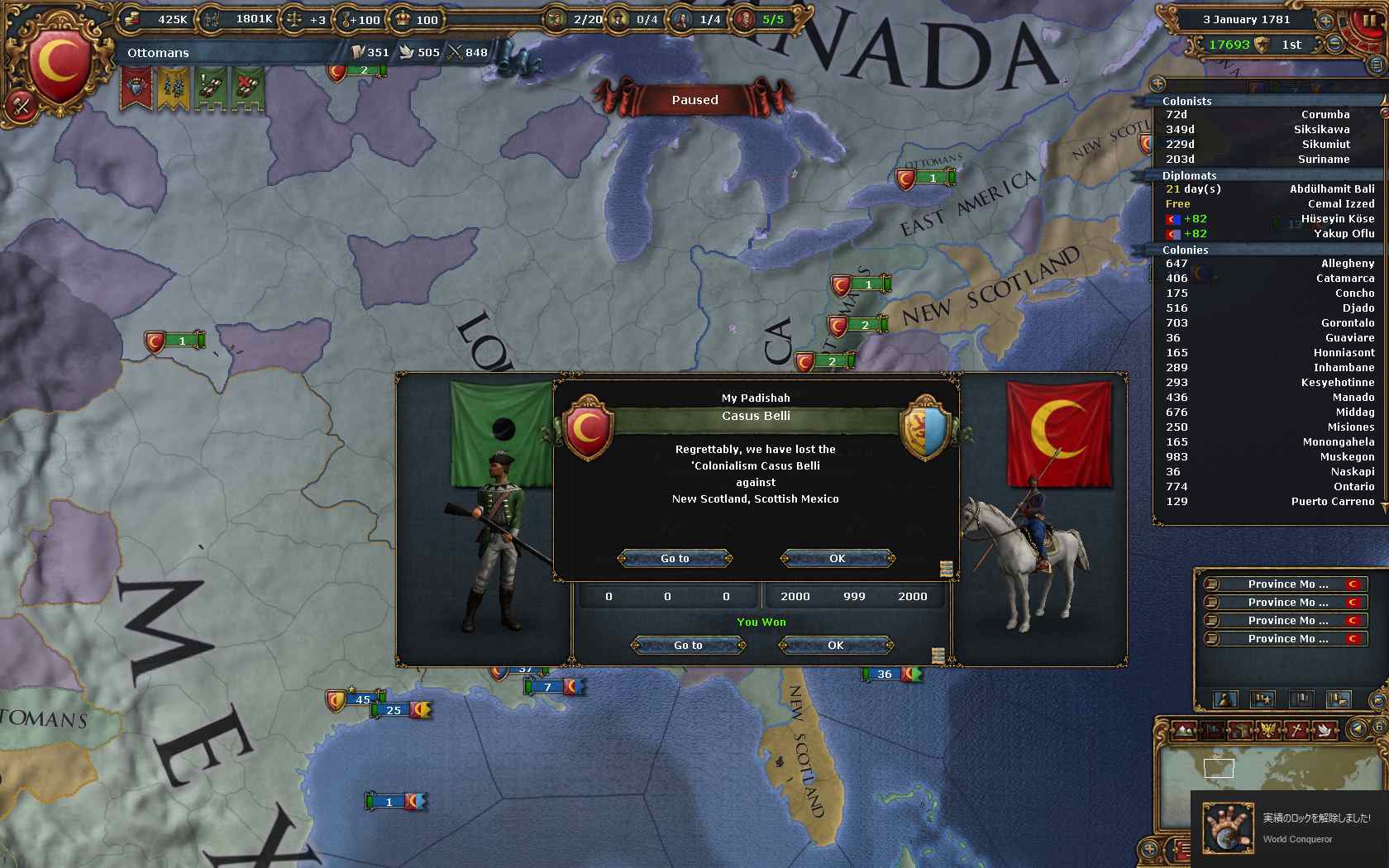Open the yellow banner alert
Screen dimensions: 1389x868
coord(173,88)
